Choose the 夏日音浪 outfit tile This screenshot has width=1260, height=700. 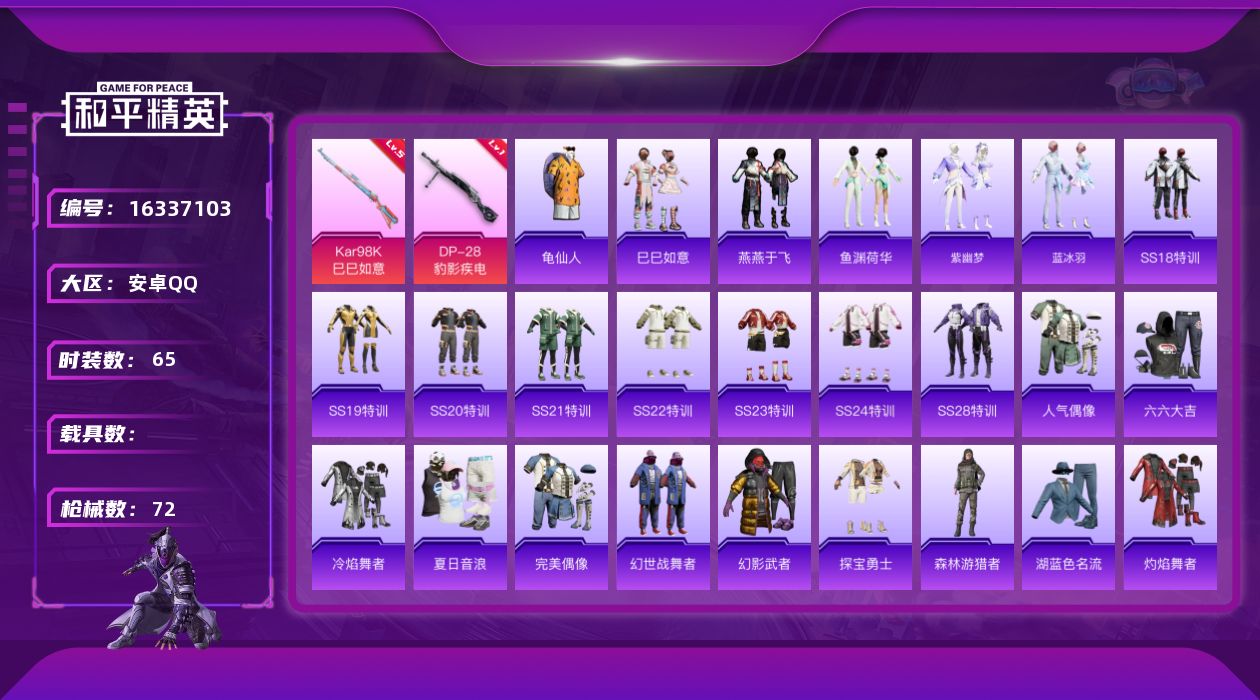pos(460,517)
